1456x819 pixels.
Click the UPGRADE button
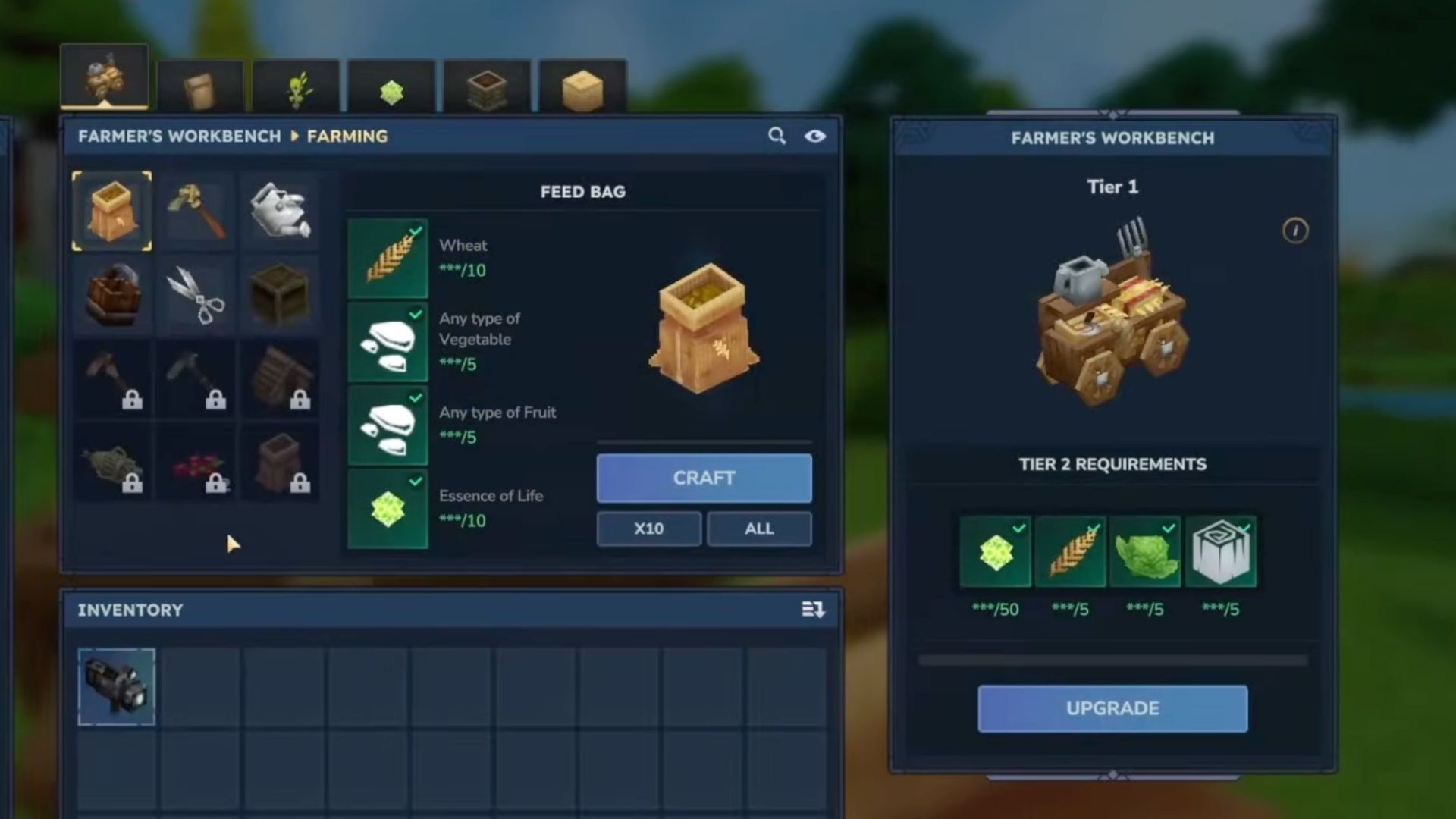(x=1112, y=708)
